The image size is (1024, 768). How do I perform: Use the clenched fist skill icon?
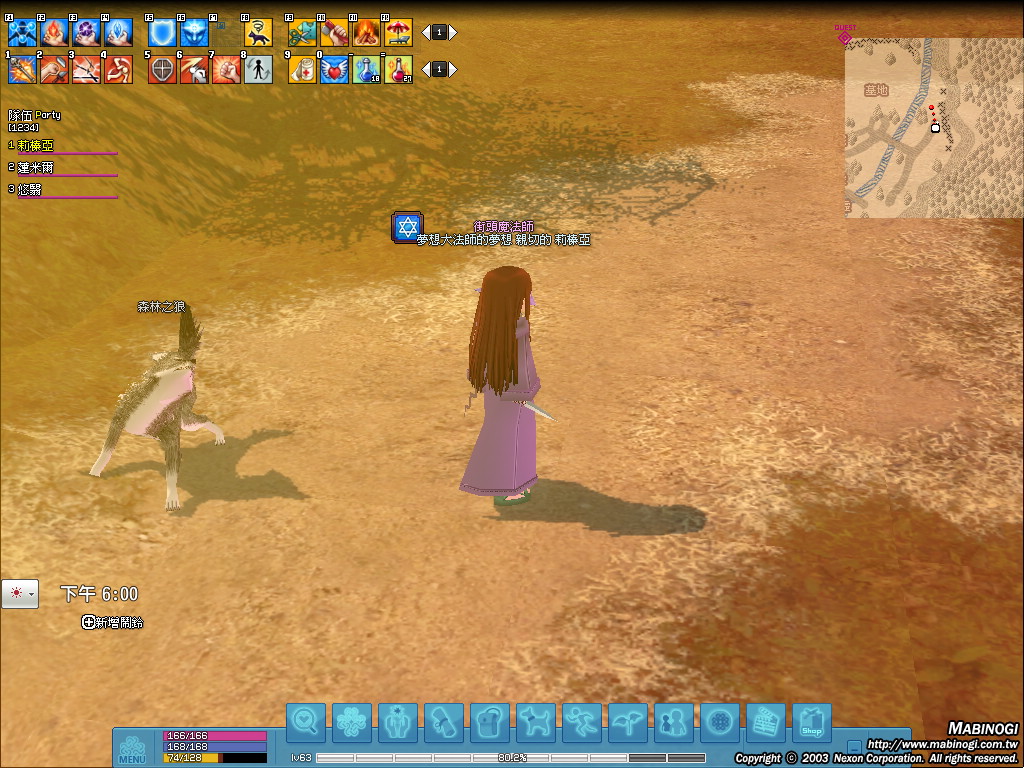pos(226,70)
